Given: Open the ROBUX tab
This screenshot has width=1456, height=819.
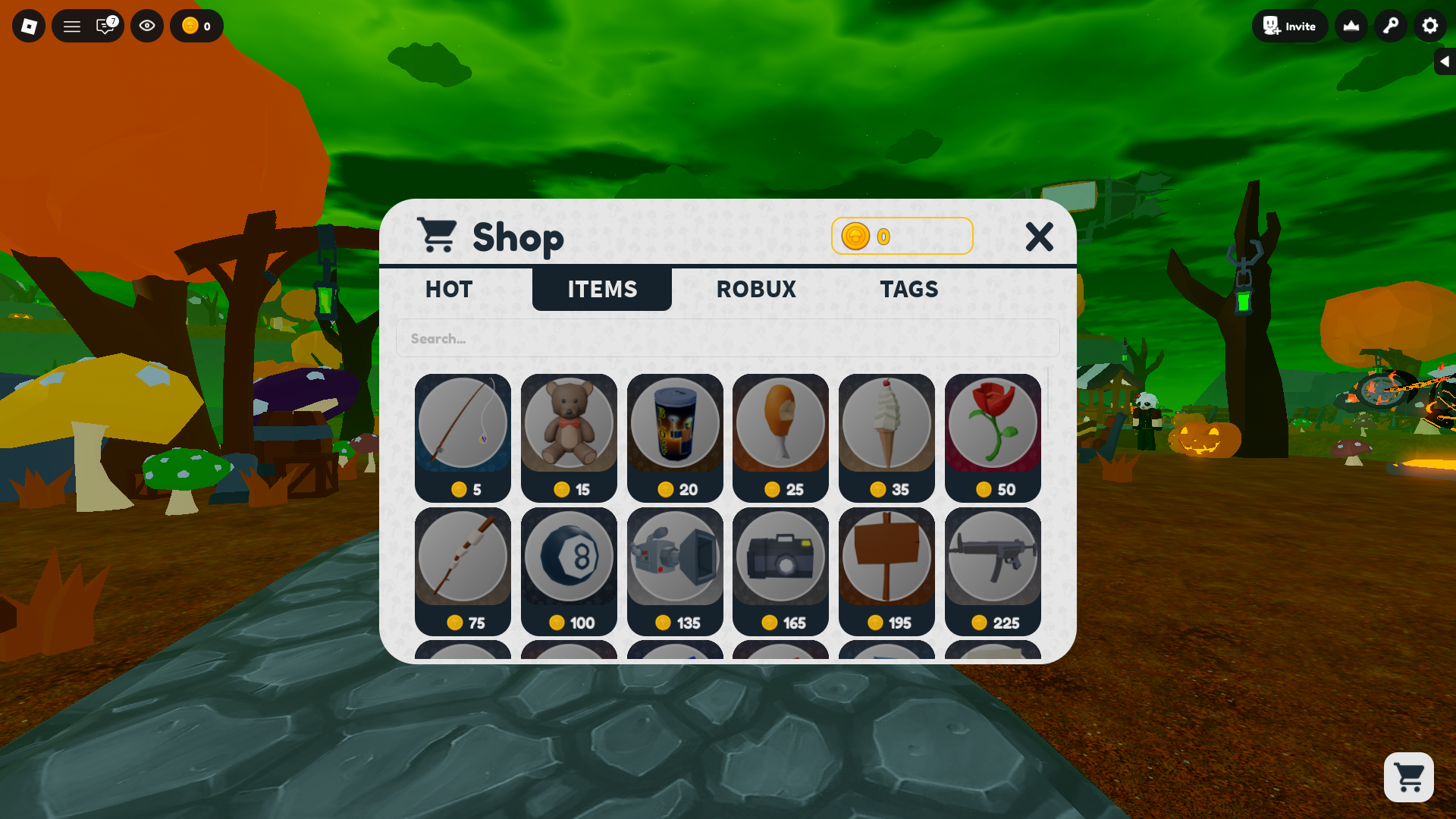Looking at the screenshot, I should pos(756,289).
